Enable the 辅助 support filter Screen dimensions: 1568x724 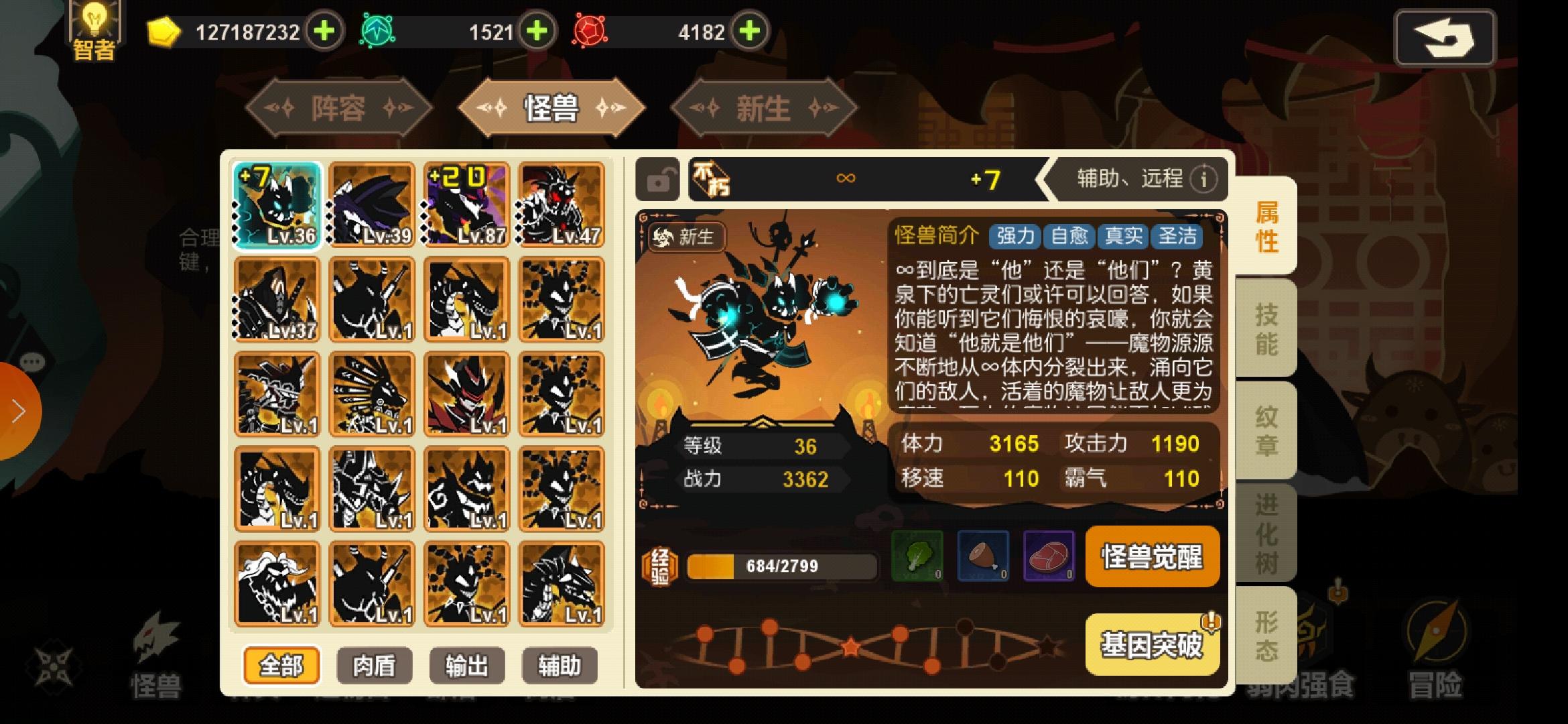tap(560, 665)
